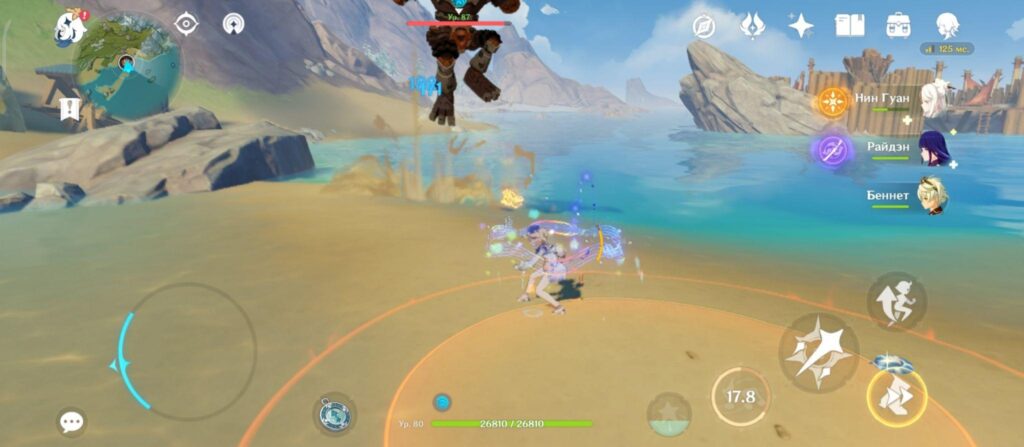Tap the co-op signal icon
The image size is (1024, 447).
(233, 24)
